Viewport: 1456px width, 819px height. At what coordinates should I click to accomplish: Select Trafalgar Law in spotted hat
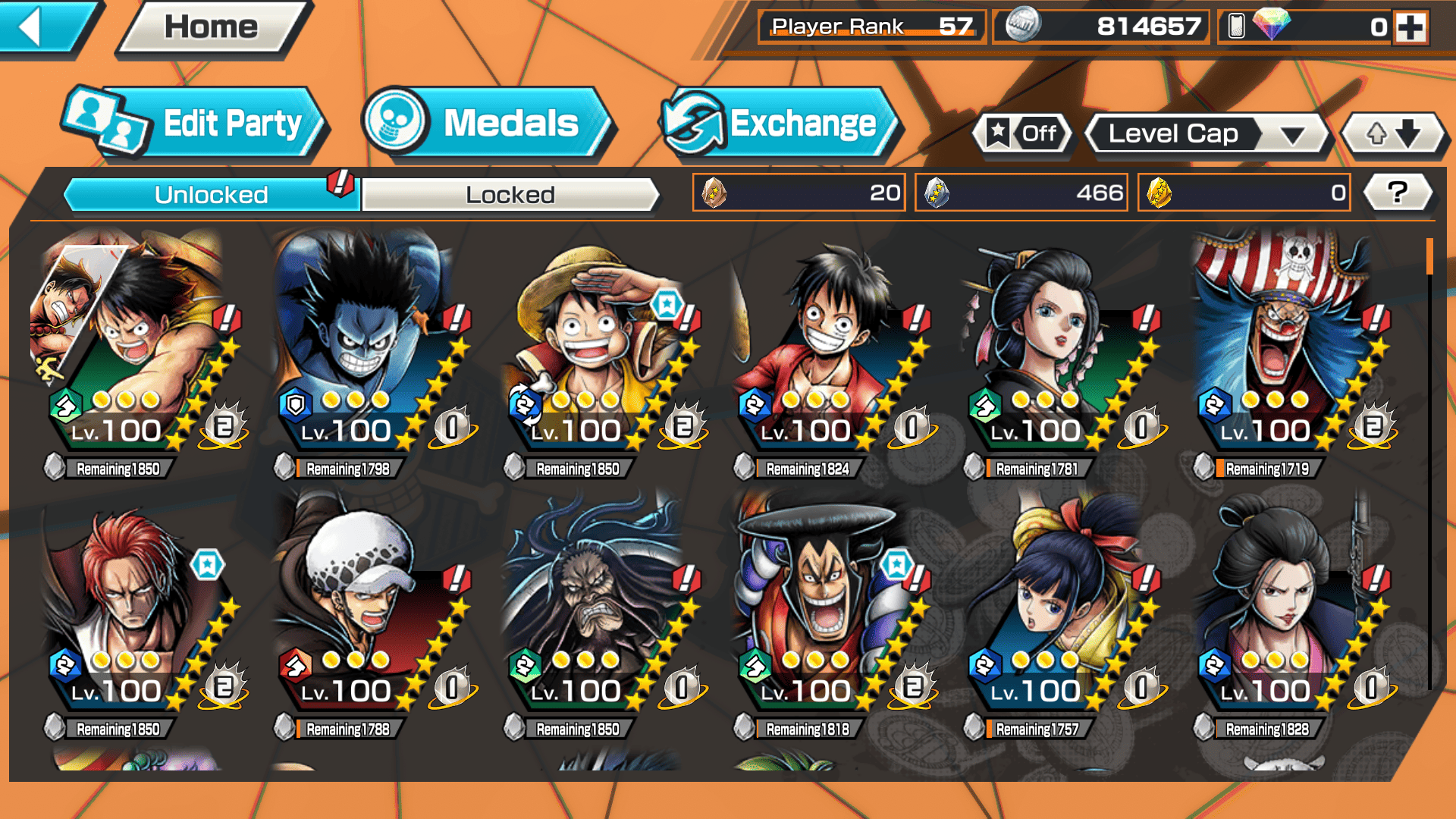point(368,607)
